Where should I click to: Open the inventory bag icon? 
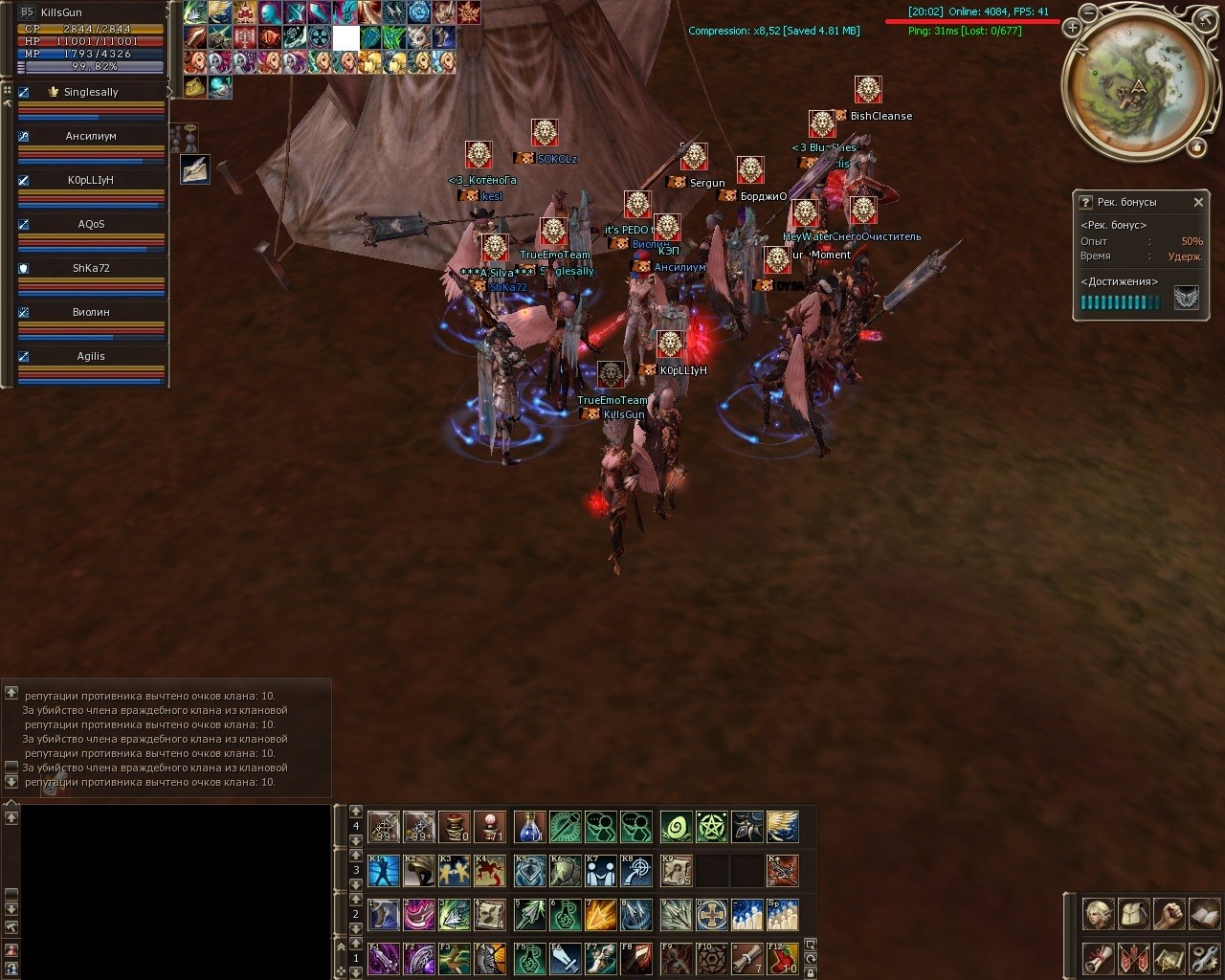1132,914
